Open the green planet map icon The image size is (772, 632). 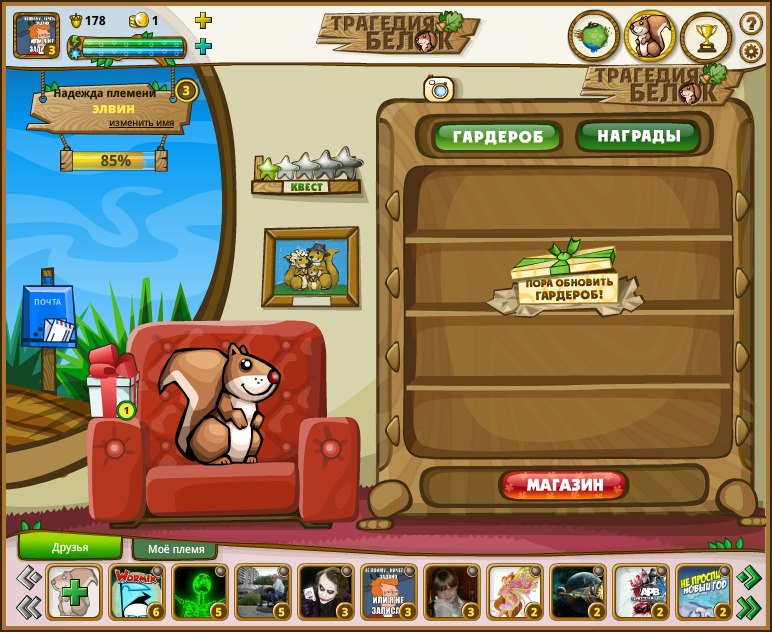pyautogui.click(x=593, y=37)
